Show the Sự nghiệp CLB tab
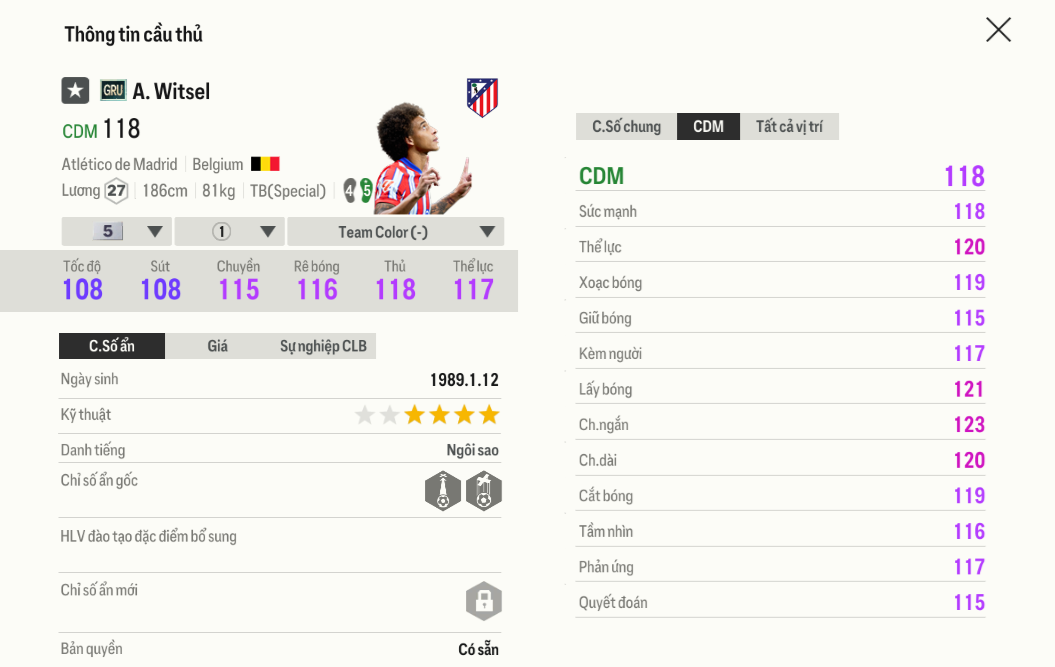Screen dimensions: 1055x667 pyautogui.click(x=323, y=346)
